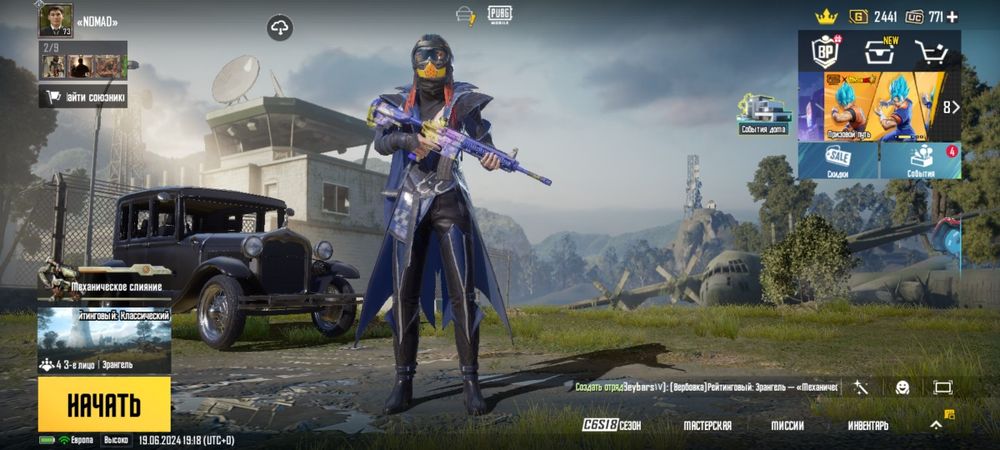Click the Найти союзников button
Viewport: 1000px width, 450px height.
[83, 97]
